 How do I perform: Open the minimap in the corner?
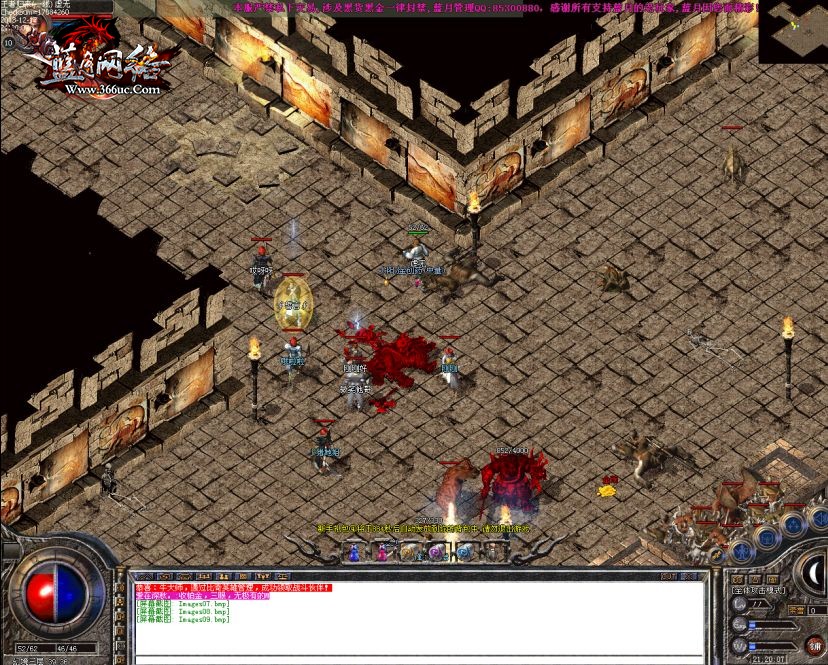[x=793, y=31]
